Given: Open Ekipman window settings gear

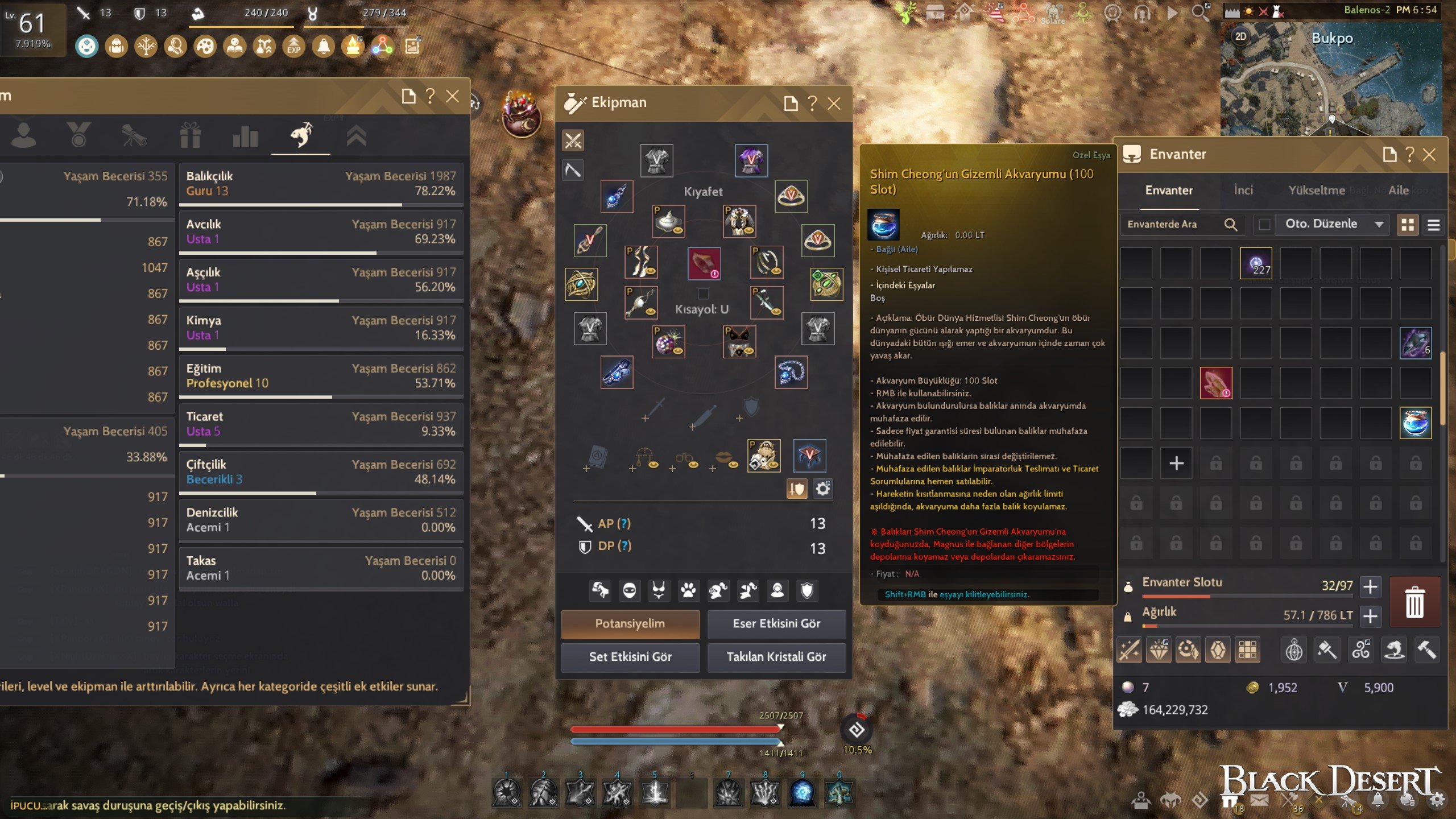Looking at the screenshot, I should point(823,488).
